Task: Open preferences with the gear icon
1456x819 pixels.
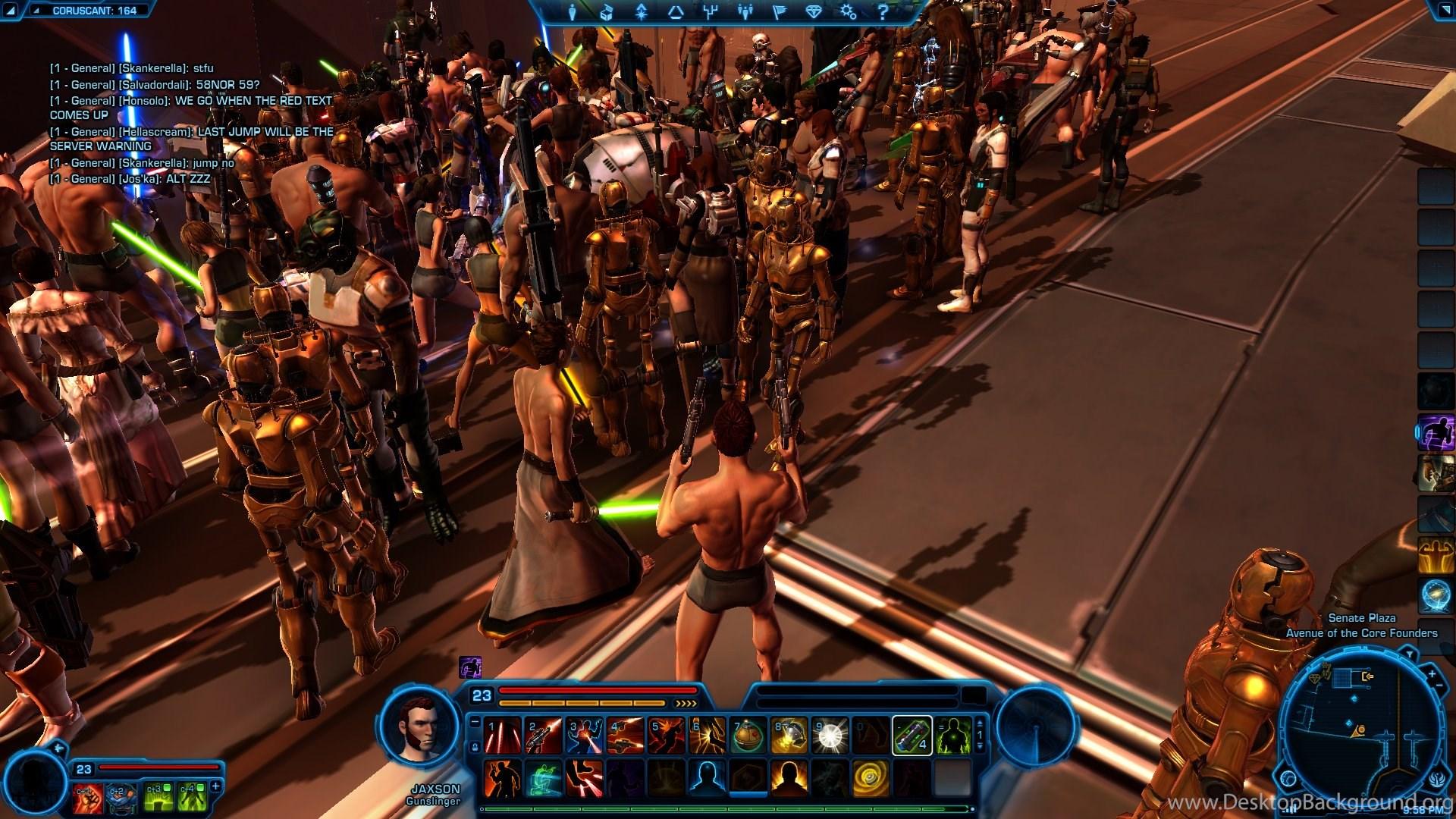Action: (x=848, y=12)
